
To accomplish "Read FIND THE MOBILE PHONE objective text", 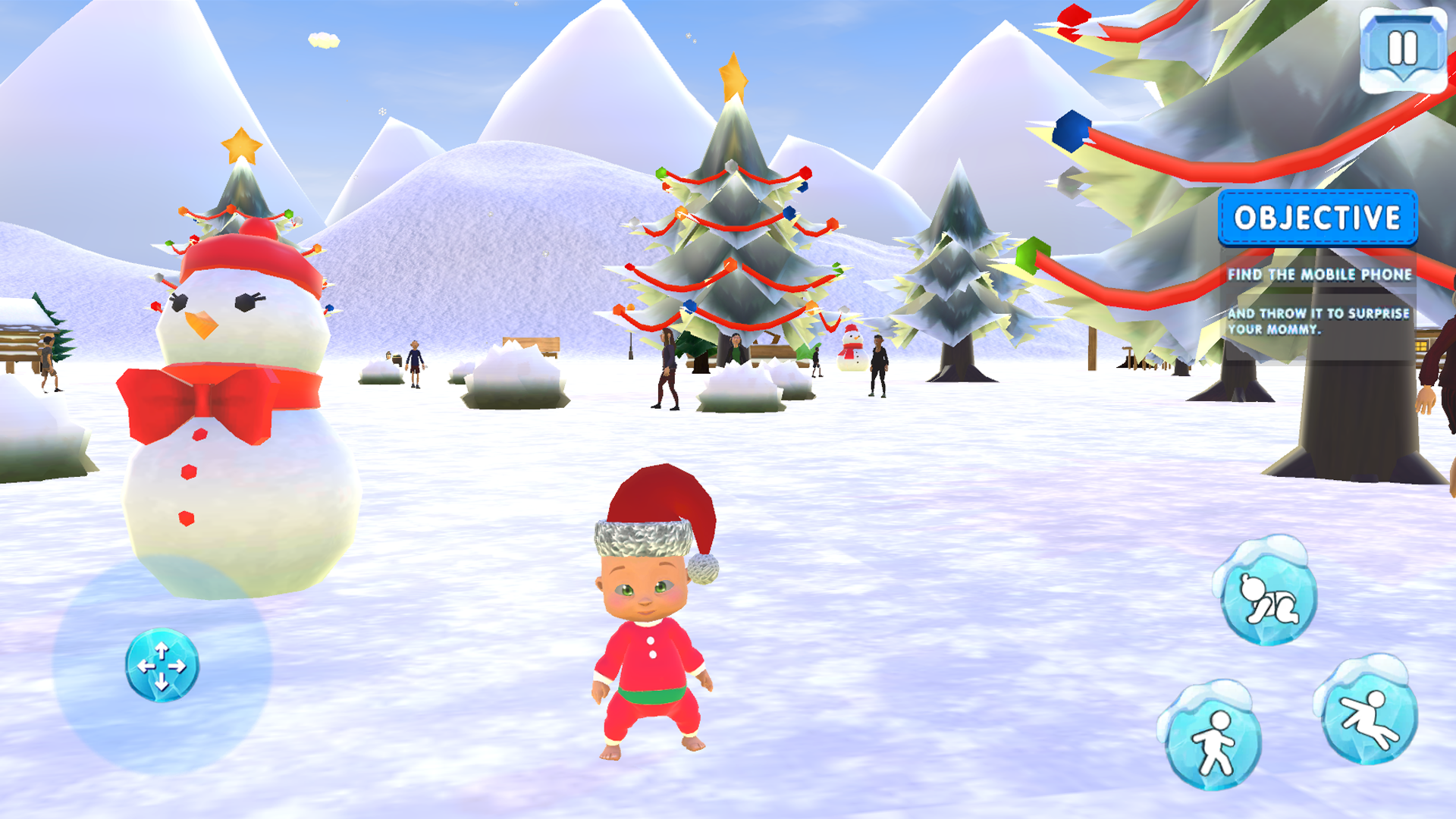I will coord(1319,276).
